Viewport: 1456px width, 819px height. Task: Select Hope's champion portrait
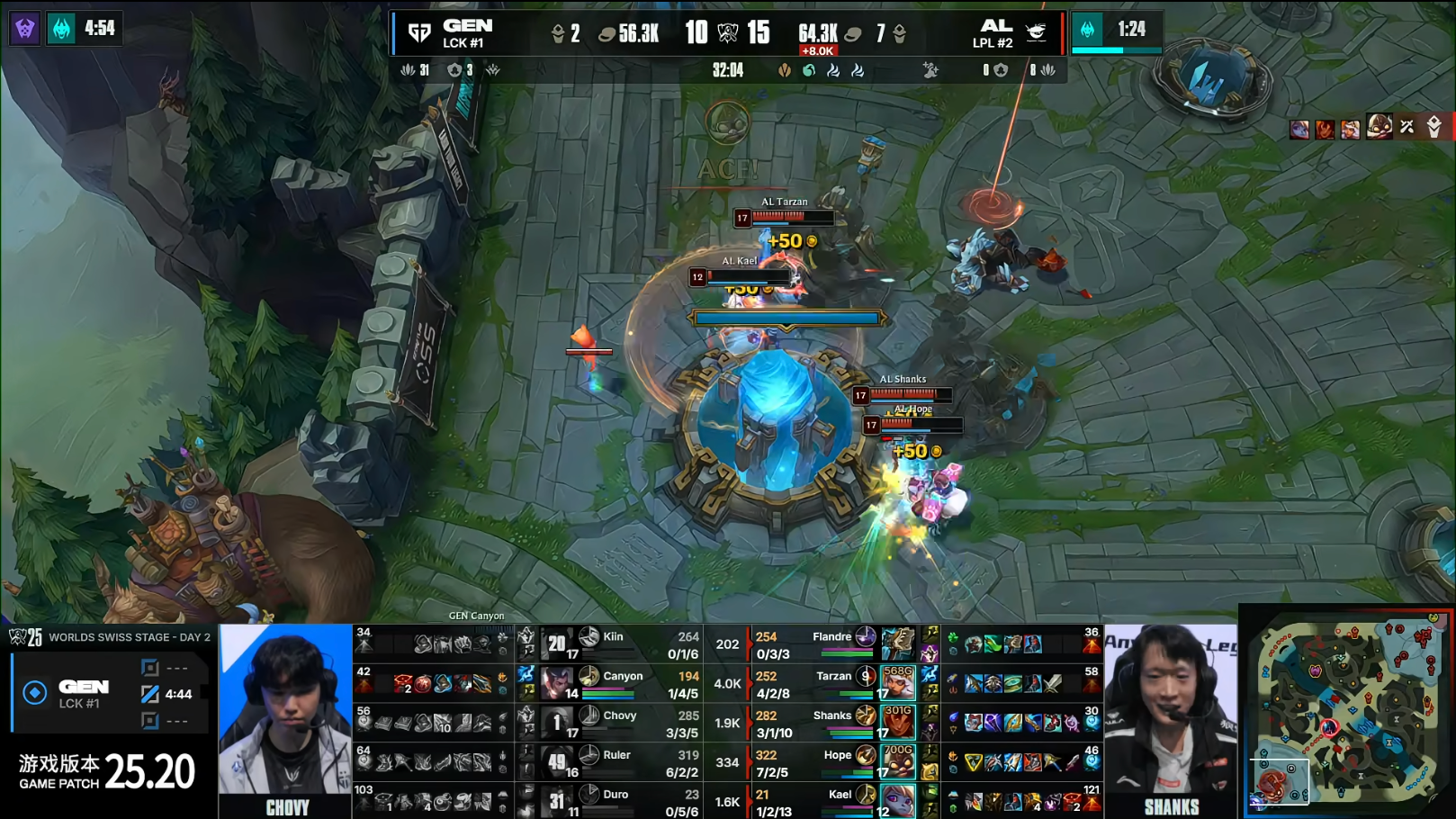click(x=898, y=762)
